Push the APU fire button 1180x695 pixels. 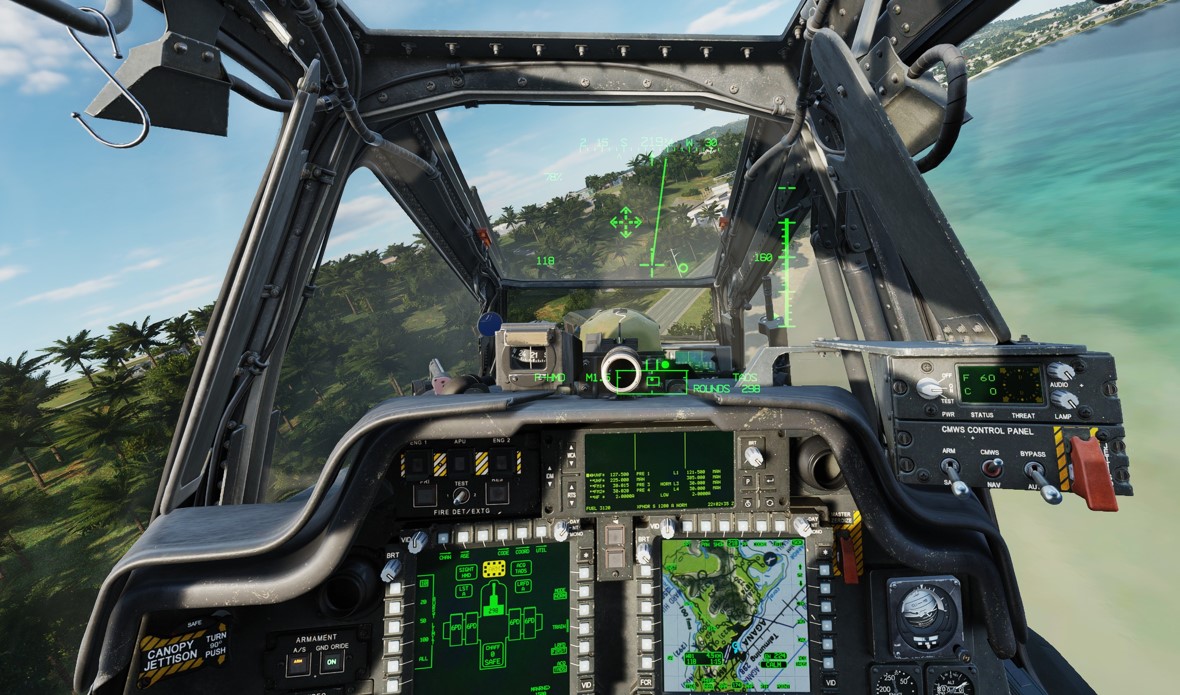[x=461, y=463]
